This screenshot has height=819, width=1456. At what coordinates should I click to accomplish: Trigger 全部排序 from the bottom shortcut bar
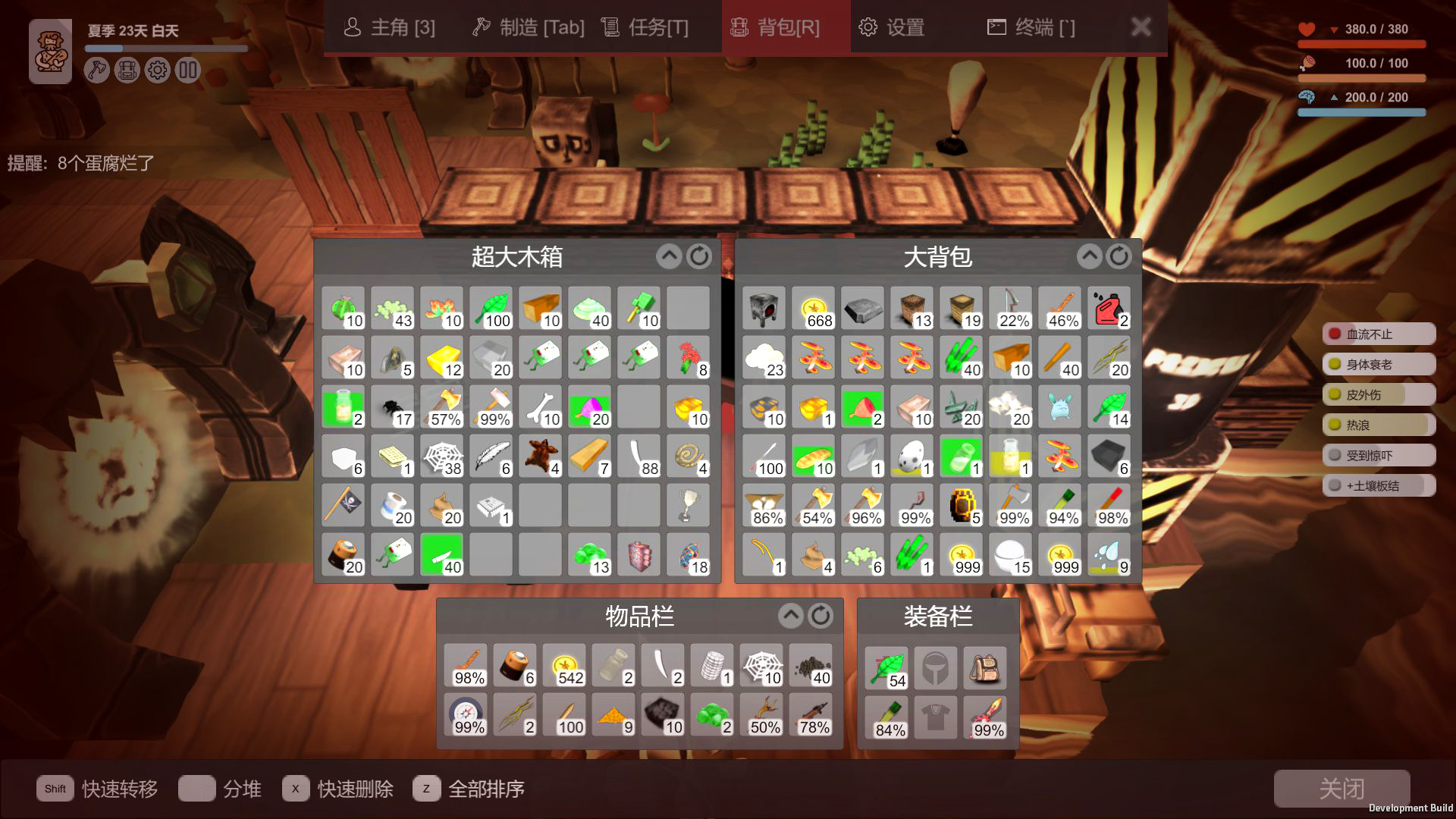pyautogui.click(x=488, y=789)
